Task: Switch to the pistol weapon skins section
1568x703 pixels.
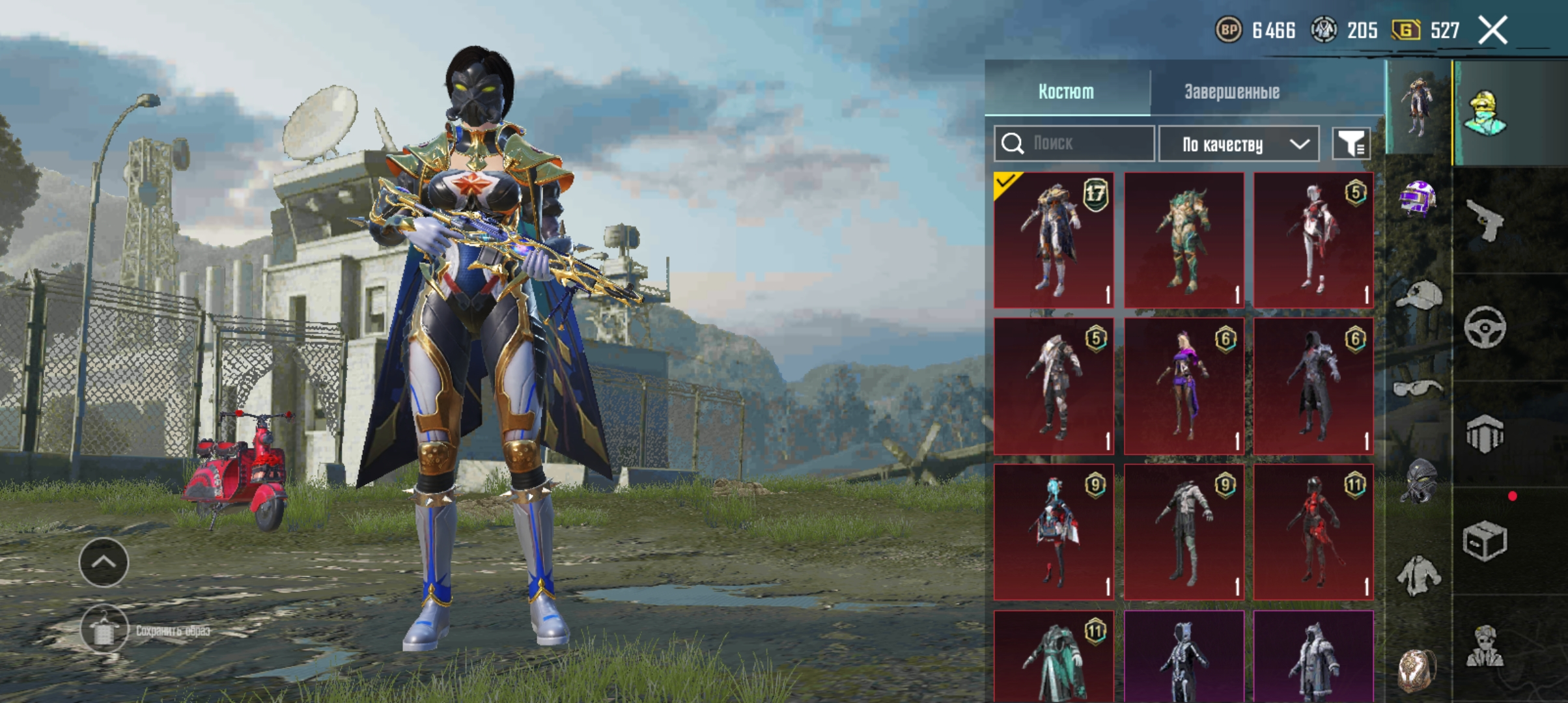Action: coord(1485,220)
